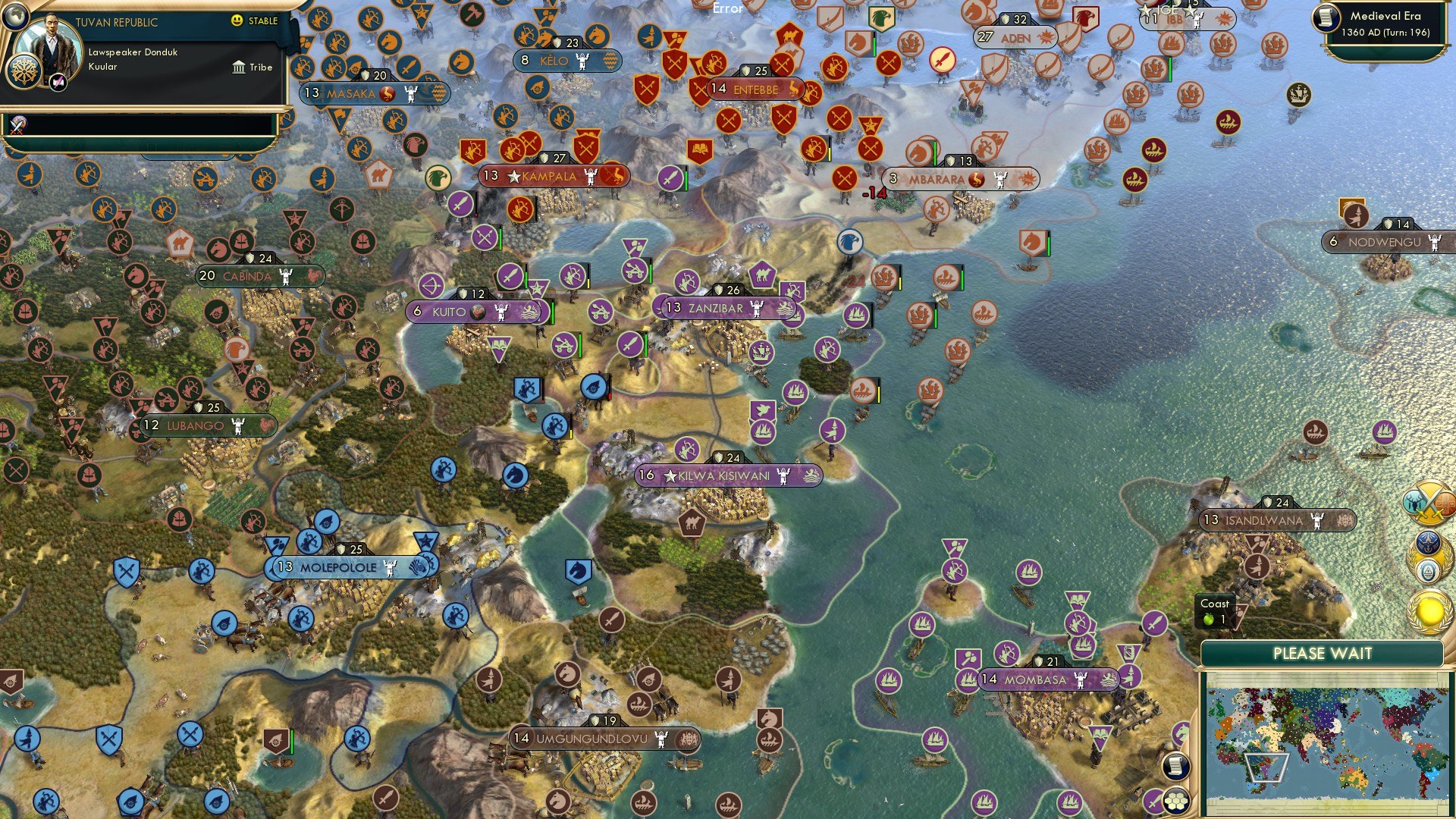Open the diplomacy emblem icon on the right edge

click(x=1429, y=570)
